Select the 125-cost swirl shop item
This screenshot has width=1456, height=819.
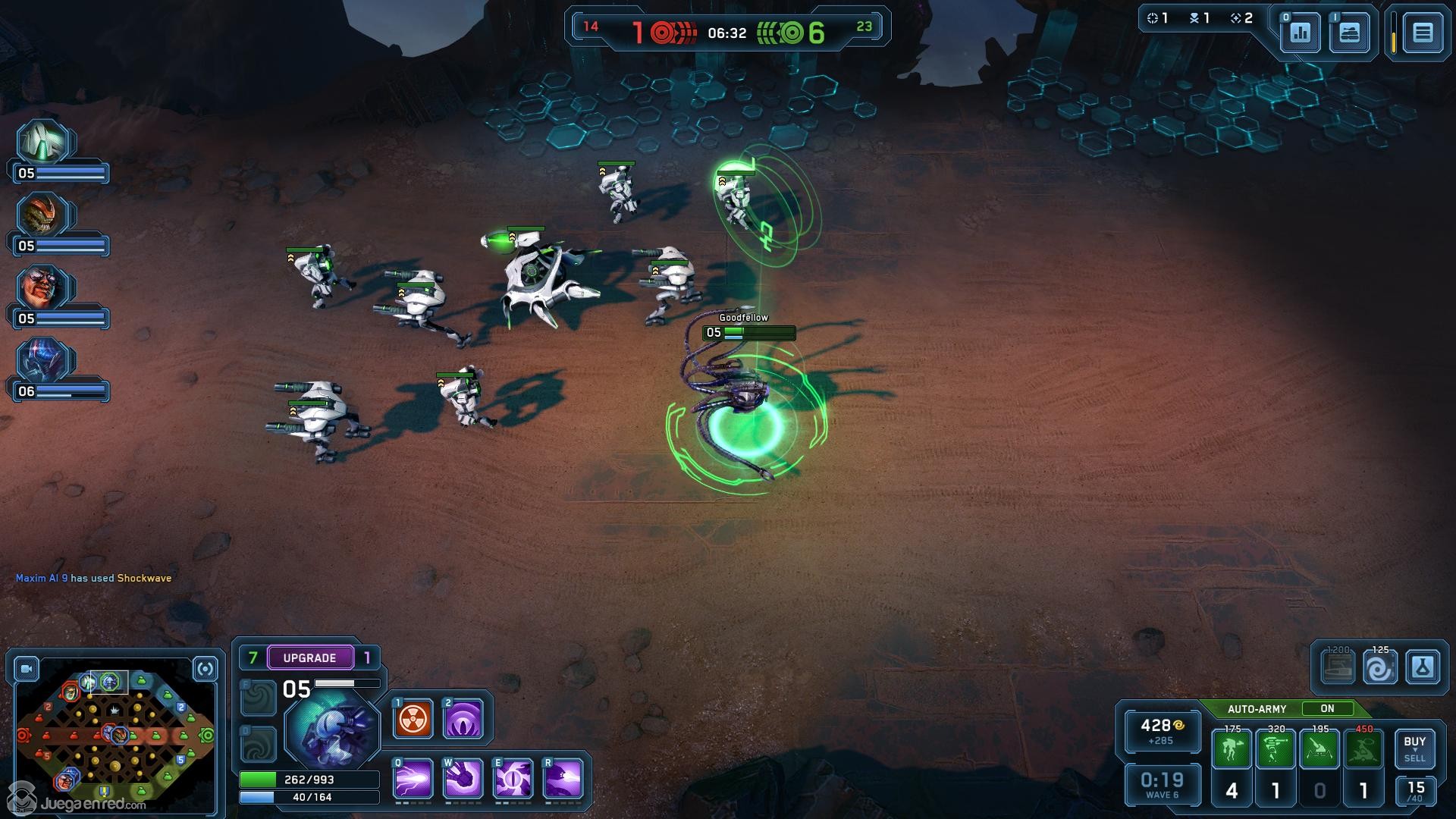(x=1379, y=669)
